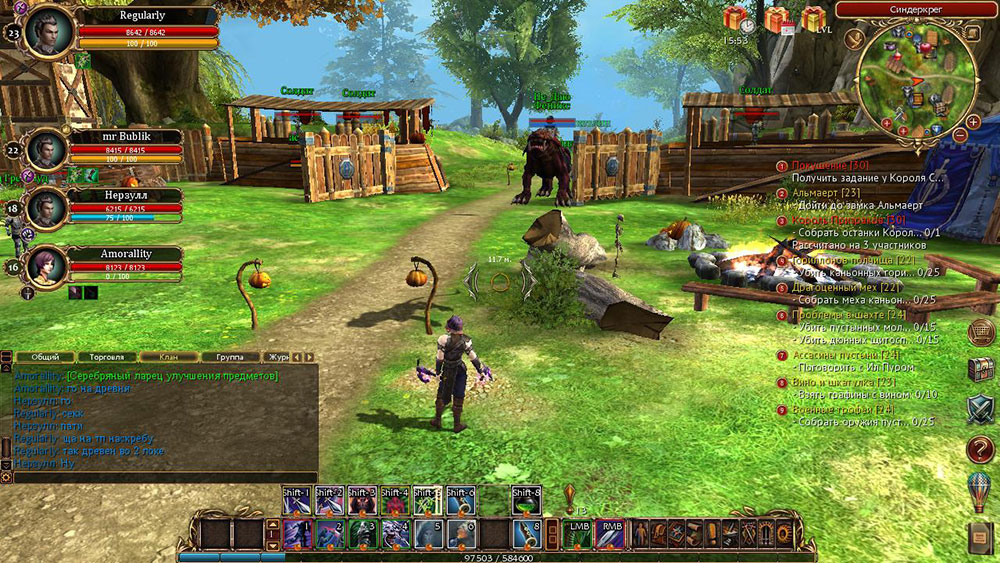Switch to the Общий chat tab

pyautogui.click(x=45, y=356)
